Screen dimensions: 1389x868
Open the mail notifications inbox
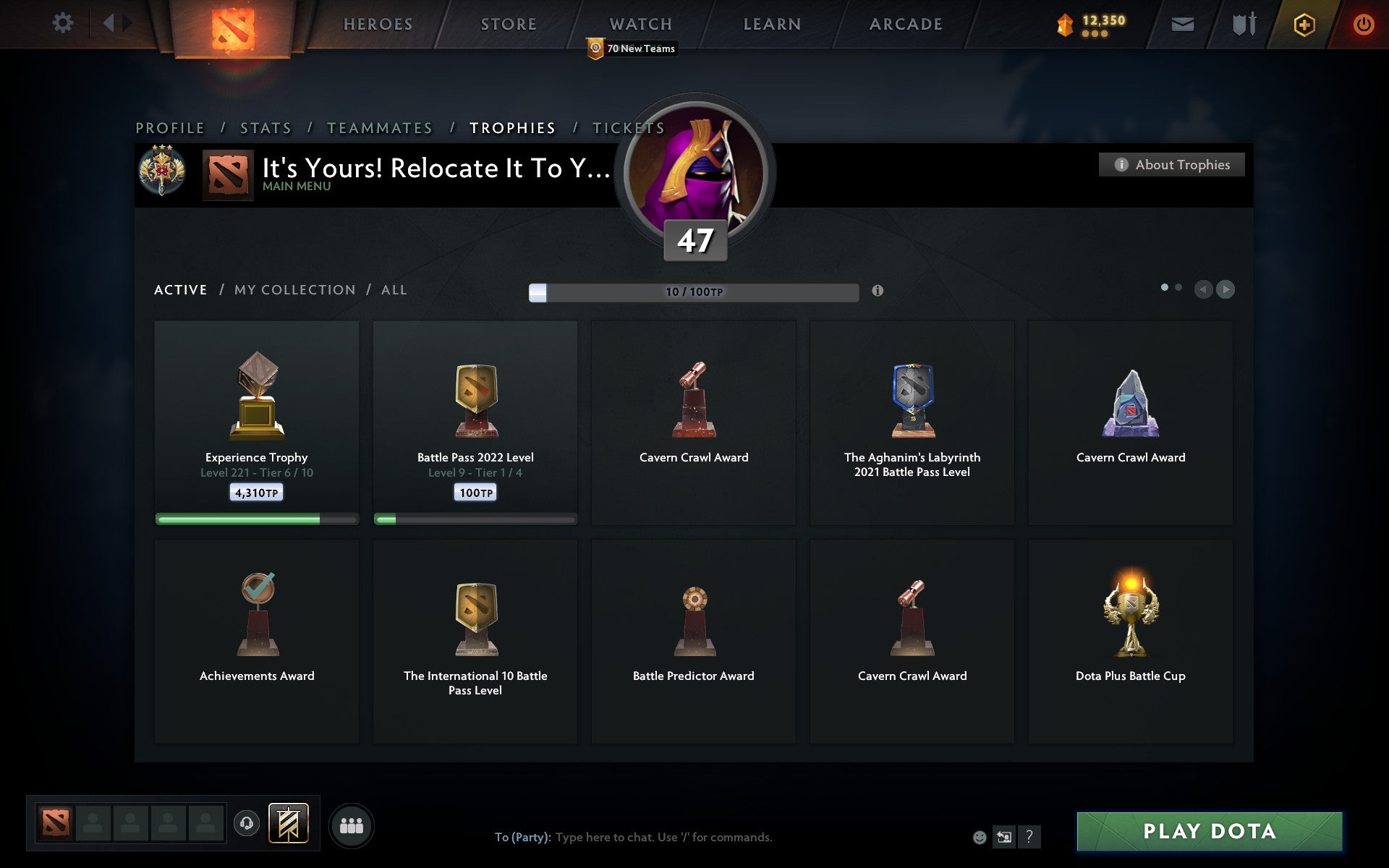click(x=1182, y=23)
